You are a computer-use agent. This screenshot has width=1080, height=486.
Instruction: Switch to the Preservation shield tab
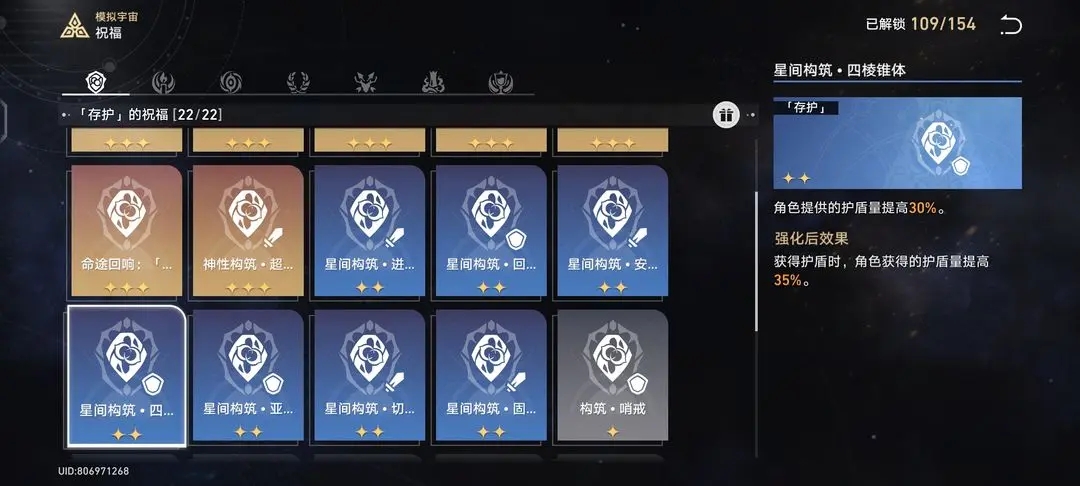click(96, 82)
